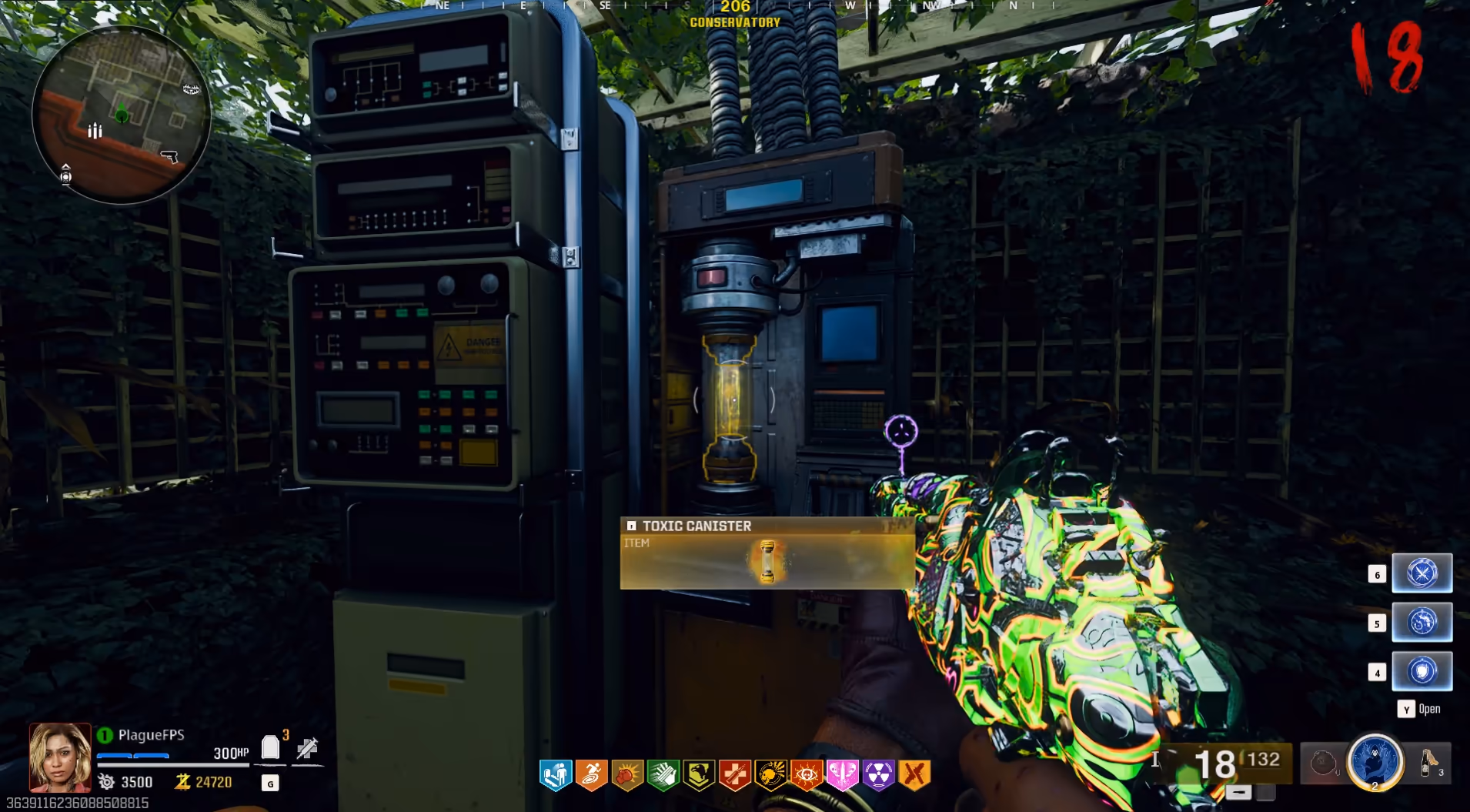1470x812 pixels.
Task: Click the circular minimap
Action: [121, 115]
